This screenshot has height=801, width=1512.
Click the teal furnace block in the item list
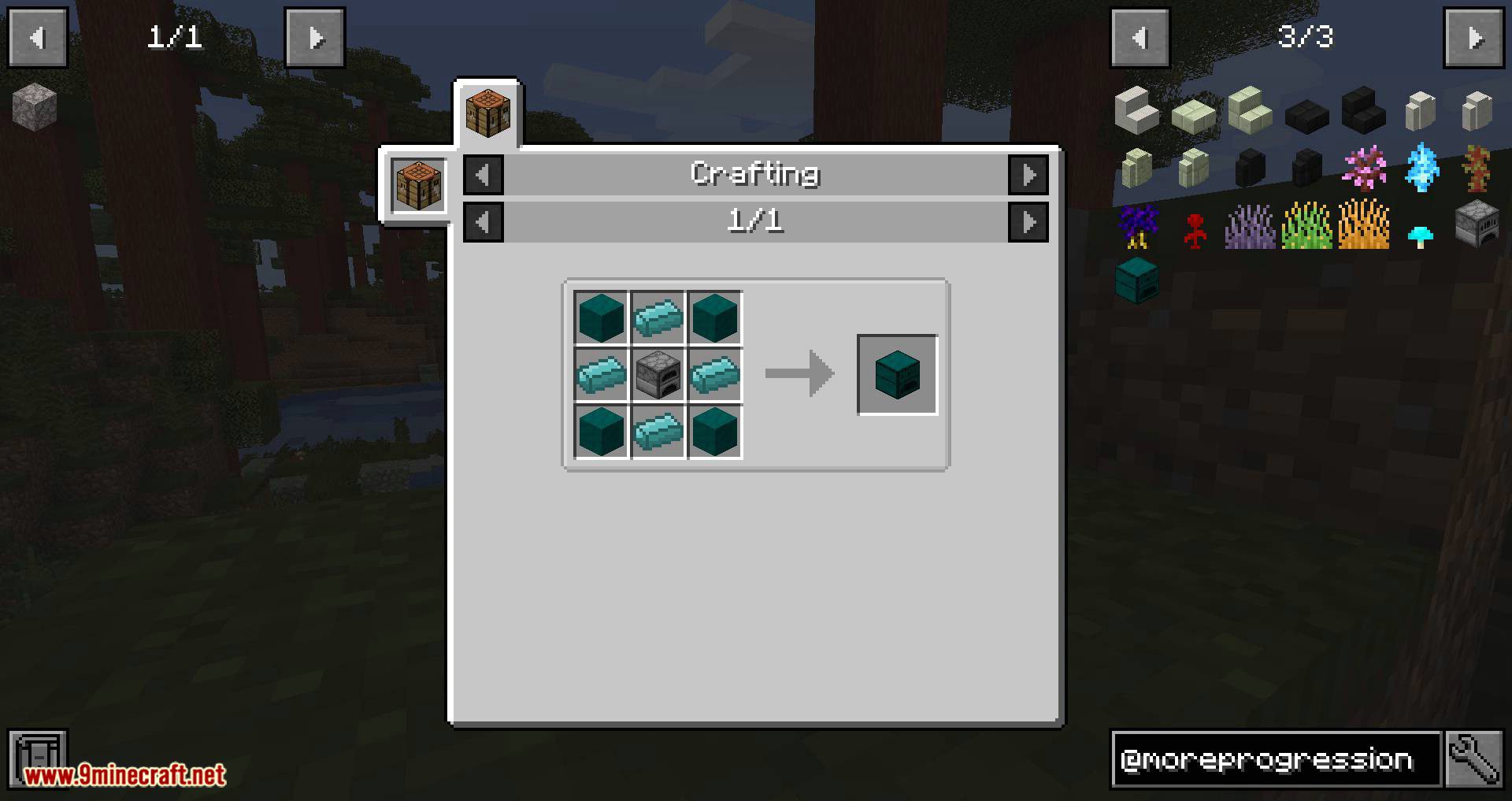pyautogui.click(x=1137, y=280)
